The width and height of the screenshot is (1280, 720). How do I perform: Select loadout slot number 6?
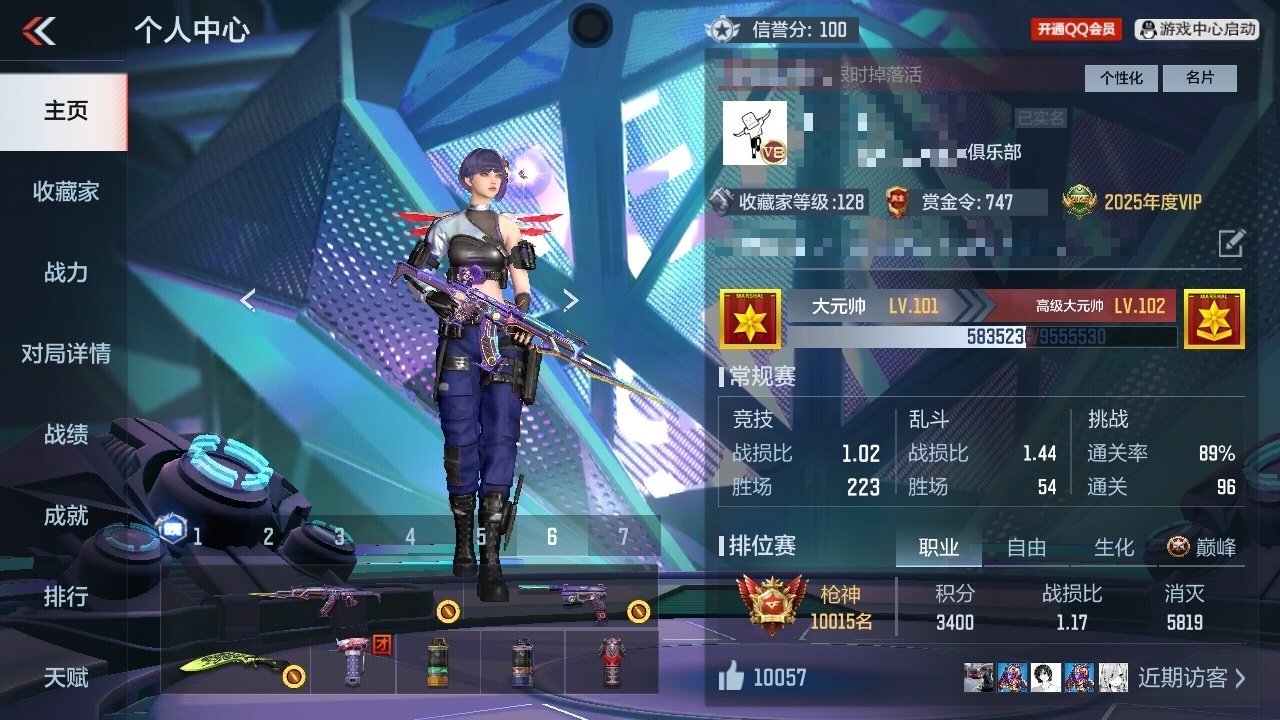click(552, 537)
